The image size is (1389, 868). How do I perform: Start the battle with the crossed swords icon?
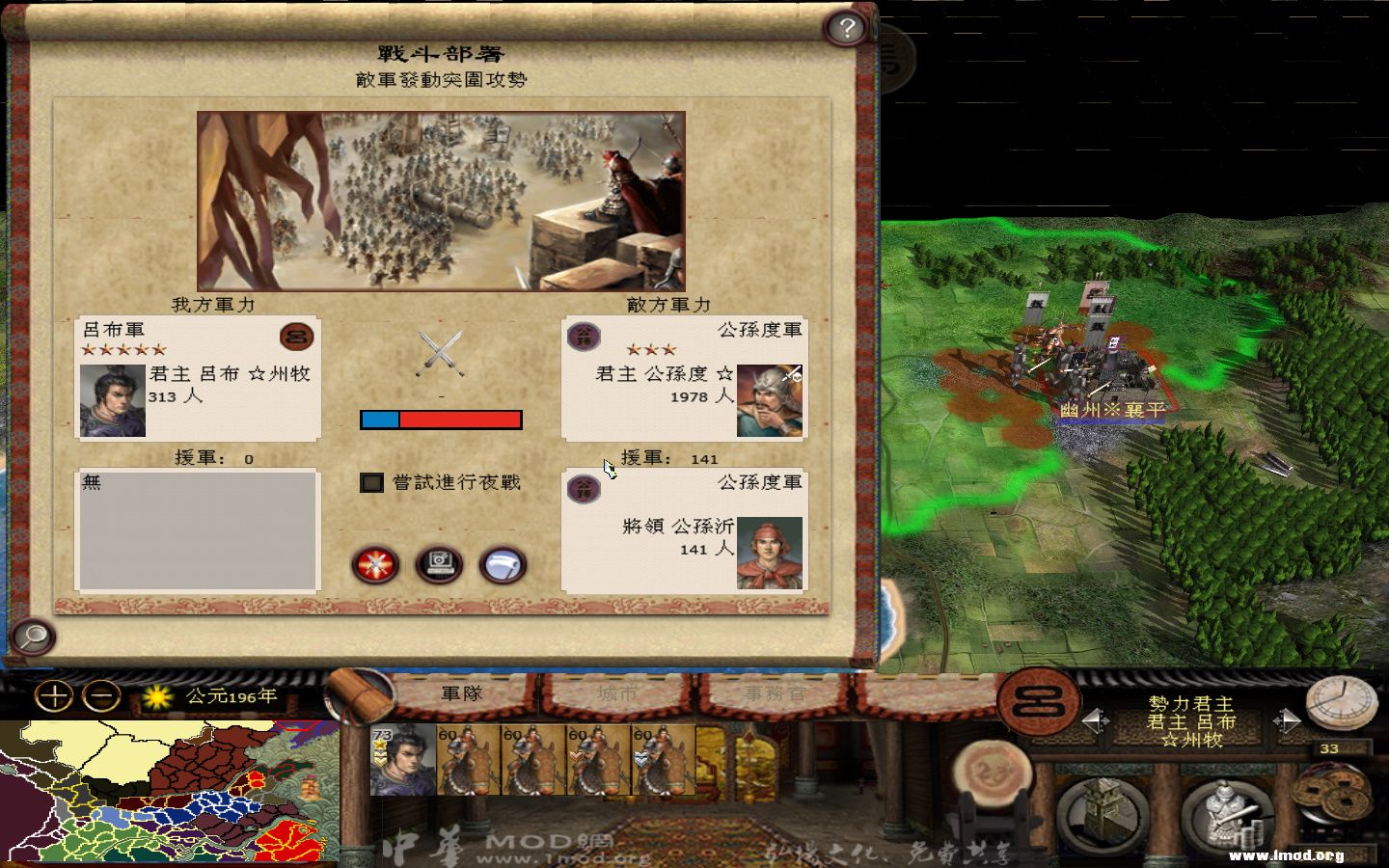coord(375,566)
